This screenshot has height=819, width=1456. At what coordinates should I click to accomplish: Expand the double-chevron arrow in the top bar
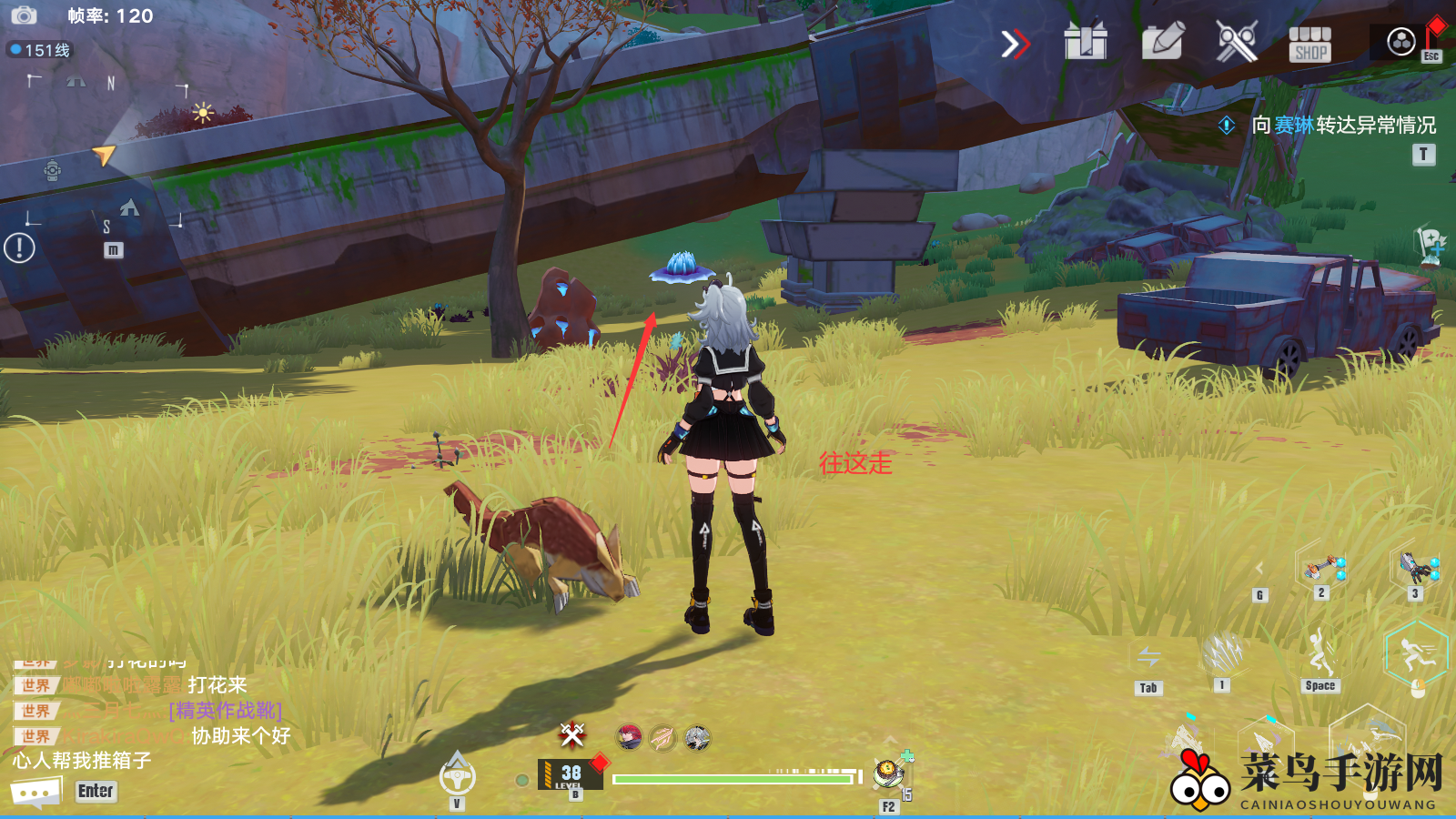[x=1015, y=43]
